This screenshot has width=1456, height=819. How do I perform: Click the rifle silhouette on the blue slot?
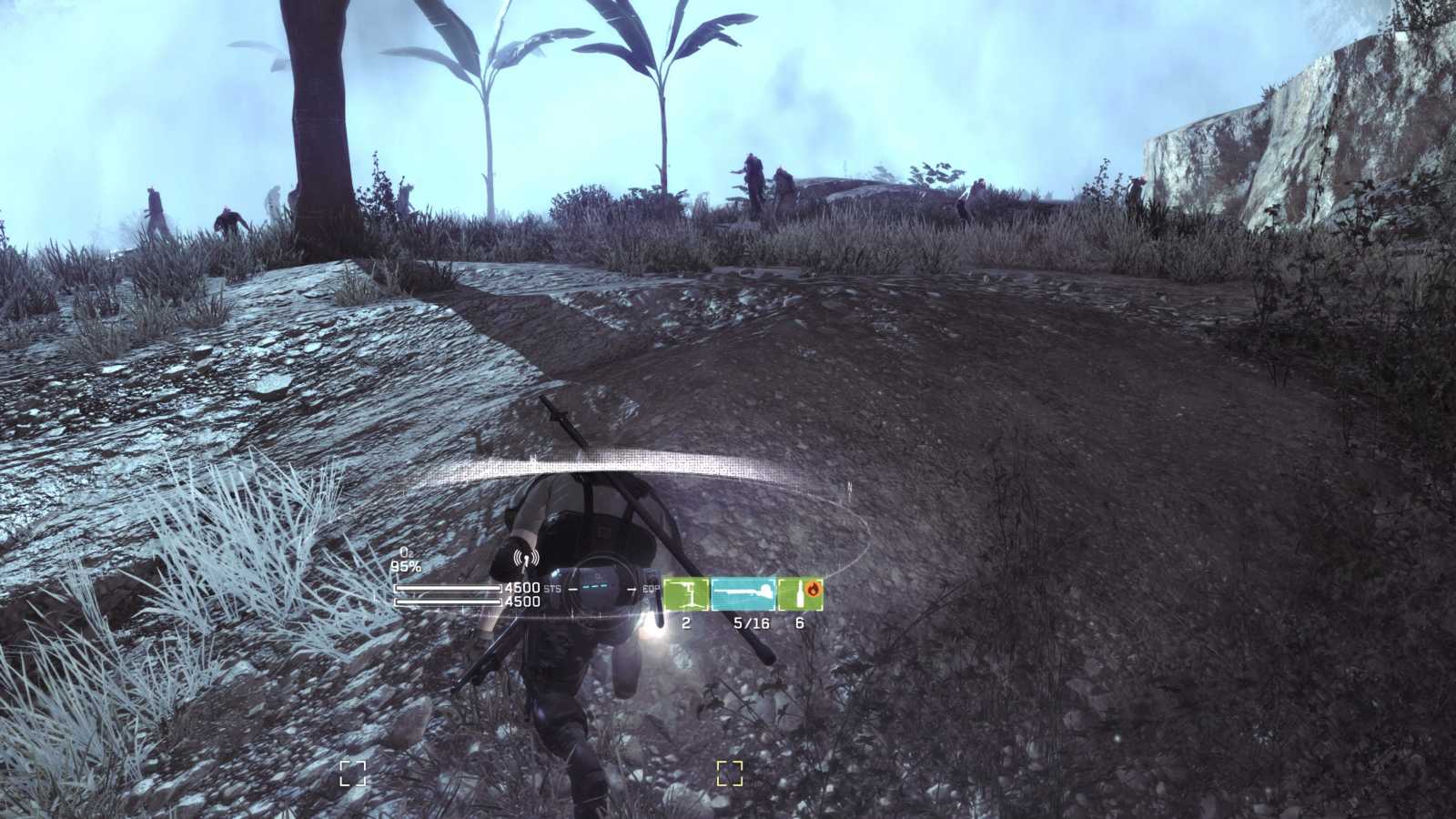click(743, 593)
